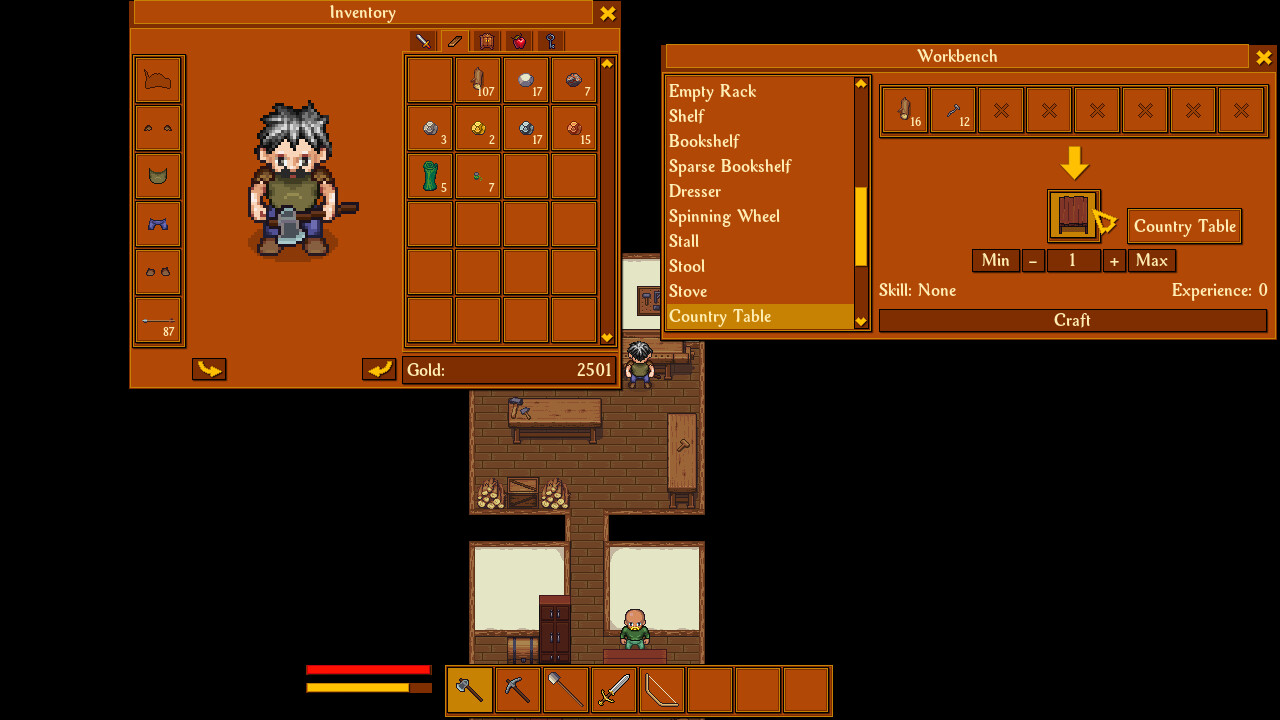Select the Spinning Wheel recipe
This screenshot has height=720, width=1280.
tap(724, 216)
